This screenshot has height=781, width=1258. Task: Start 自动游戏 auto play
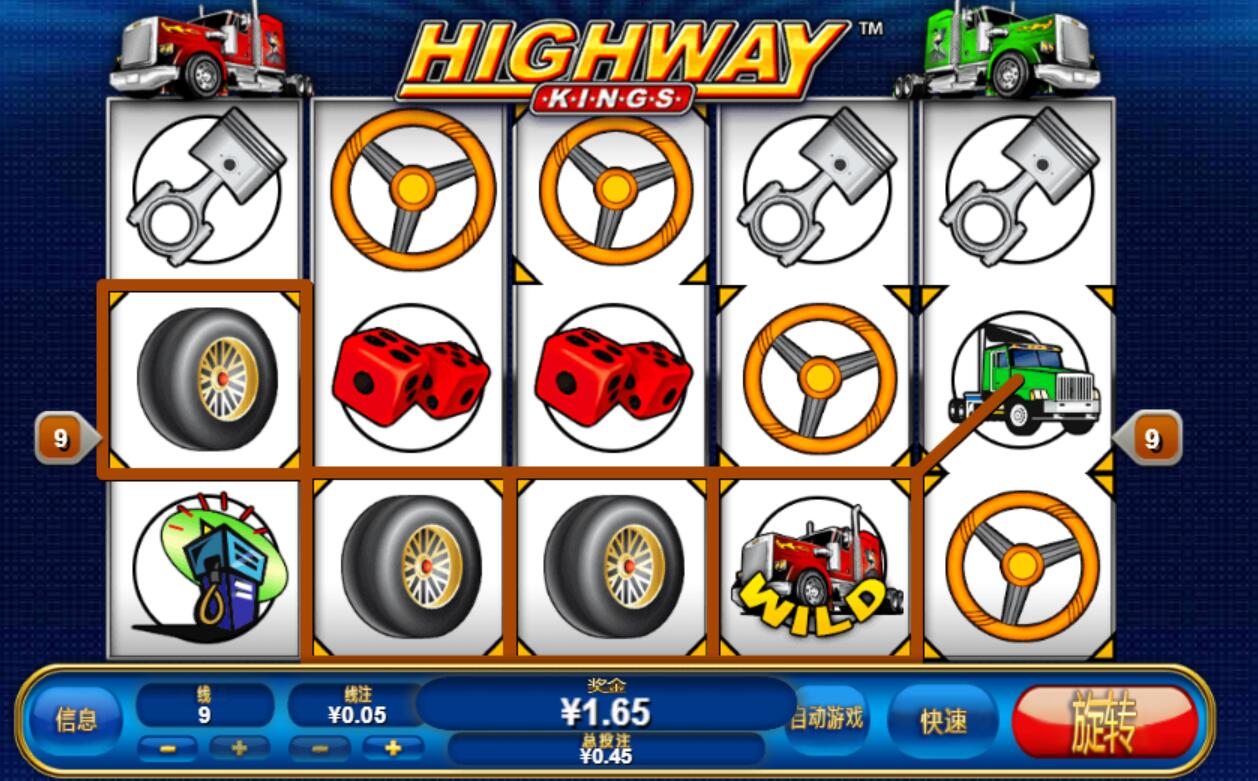[826, 719]
